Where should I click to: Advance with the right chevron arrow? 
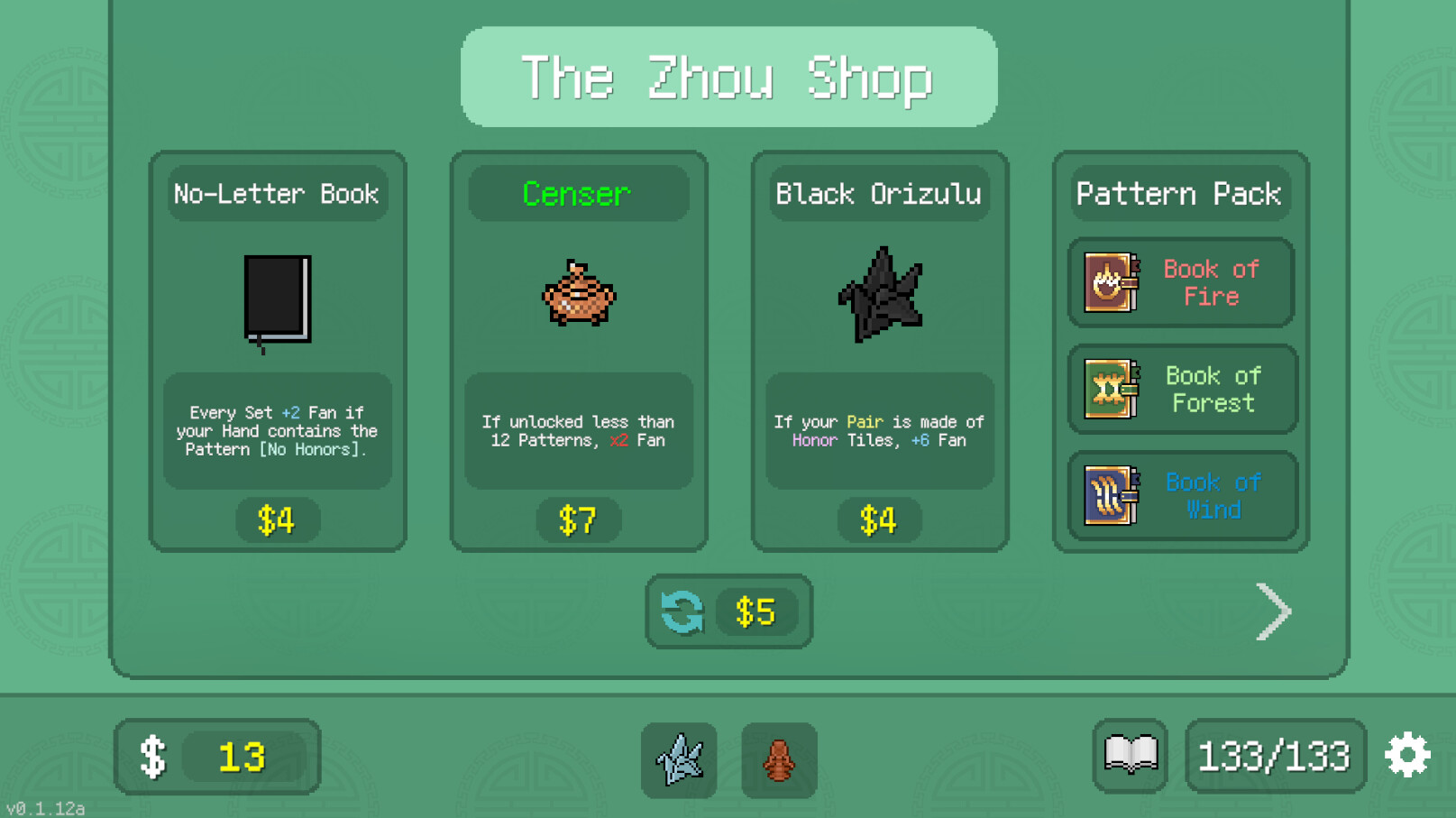[x=1274, y=611]
